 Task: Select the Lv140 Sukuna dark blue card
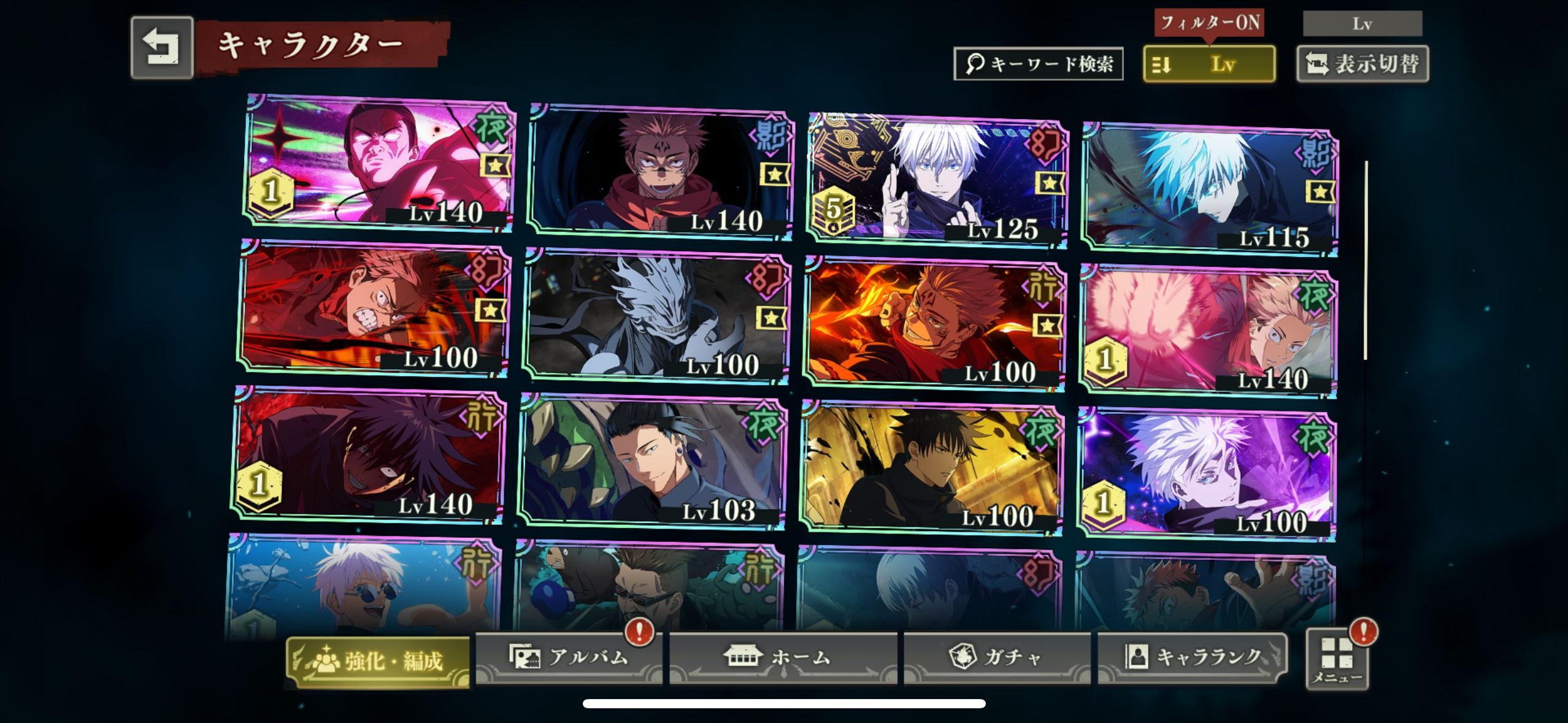(x=660, y=173)
